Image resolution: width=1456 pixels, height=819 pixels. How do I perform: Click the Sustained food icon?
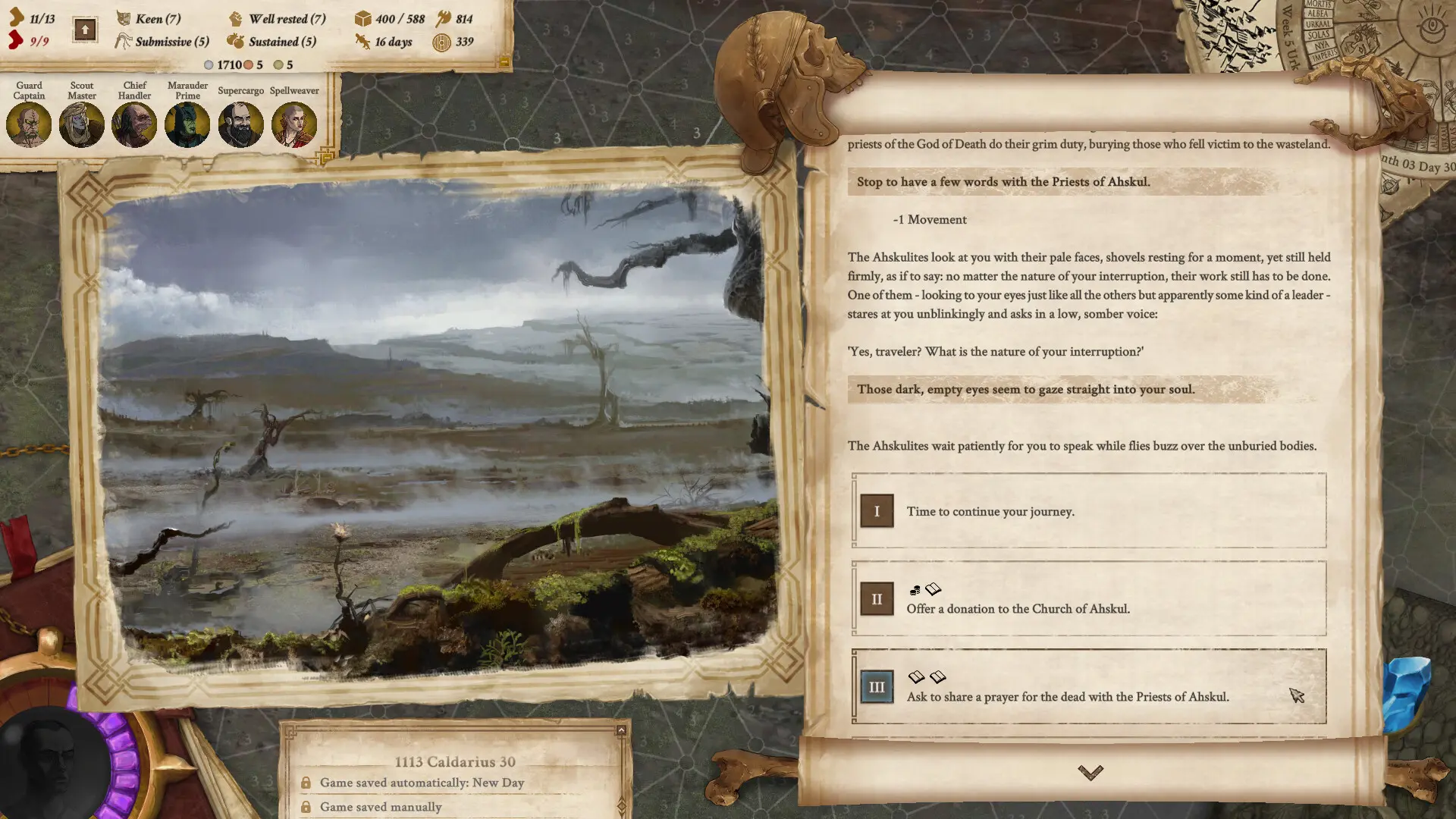coord(237,42)
